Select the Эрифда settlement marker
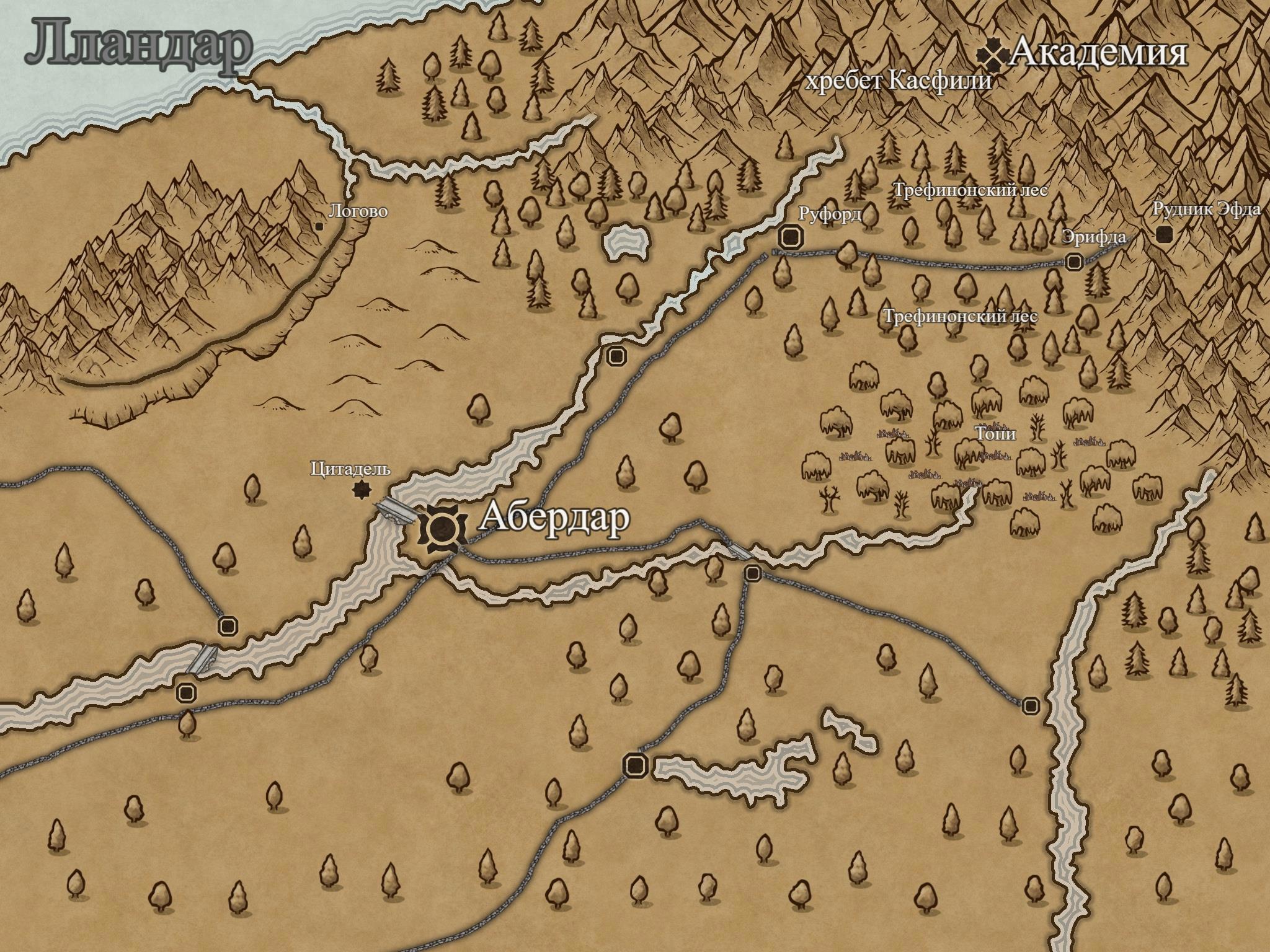Image resolution: width=1270 pixels, height=952 pixels. (x=1074, y=262)
